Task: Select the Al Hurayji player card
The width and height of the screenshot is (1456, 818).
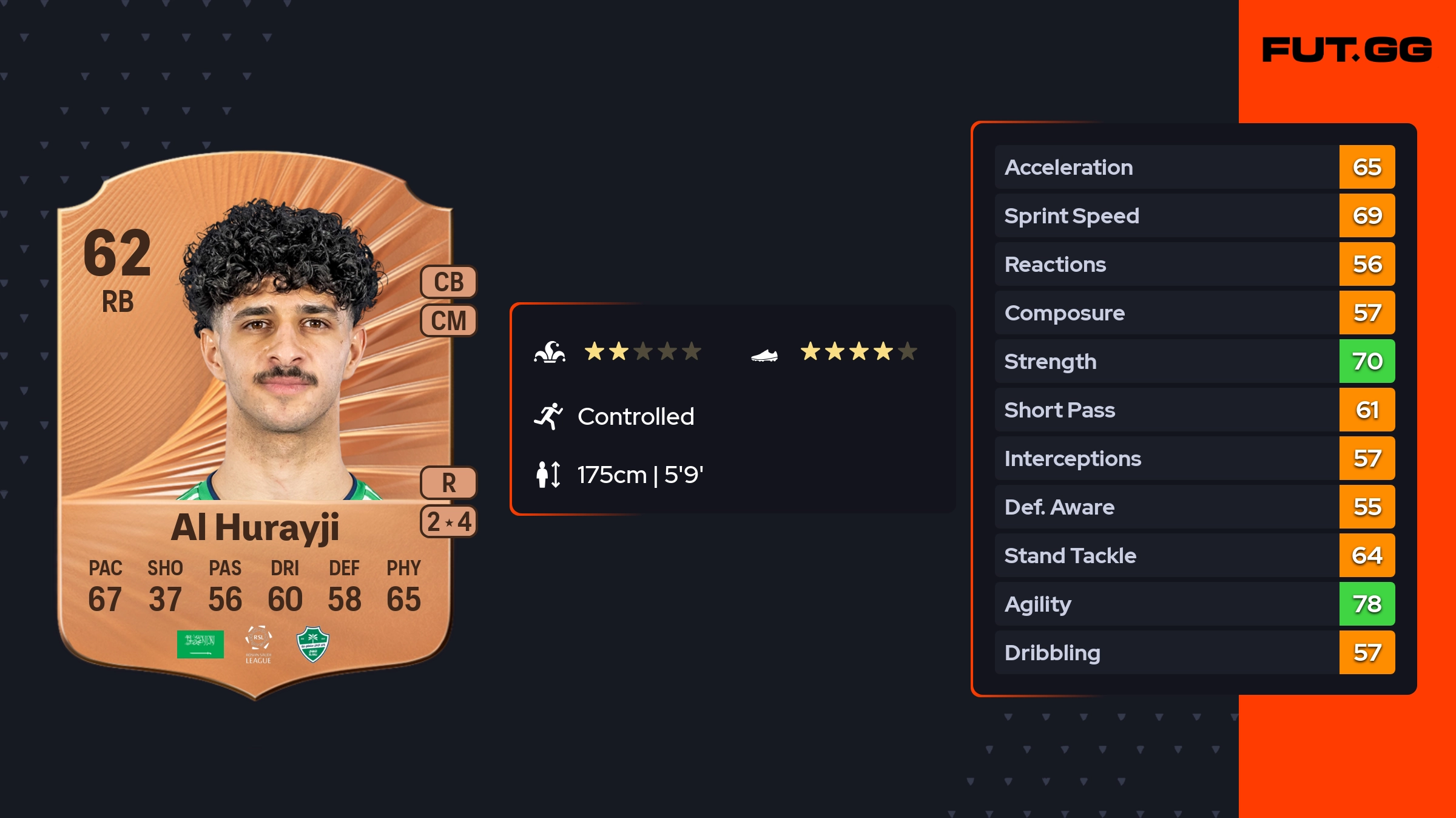Action: pos(255,425)
